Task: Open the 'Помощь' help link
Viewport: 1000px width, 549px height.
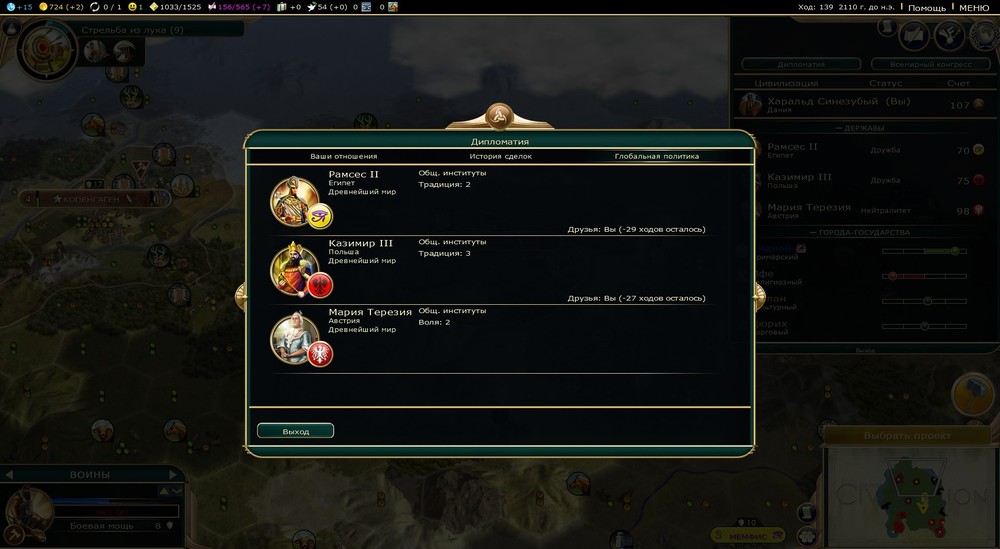Action: tap(926, 8)
